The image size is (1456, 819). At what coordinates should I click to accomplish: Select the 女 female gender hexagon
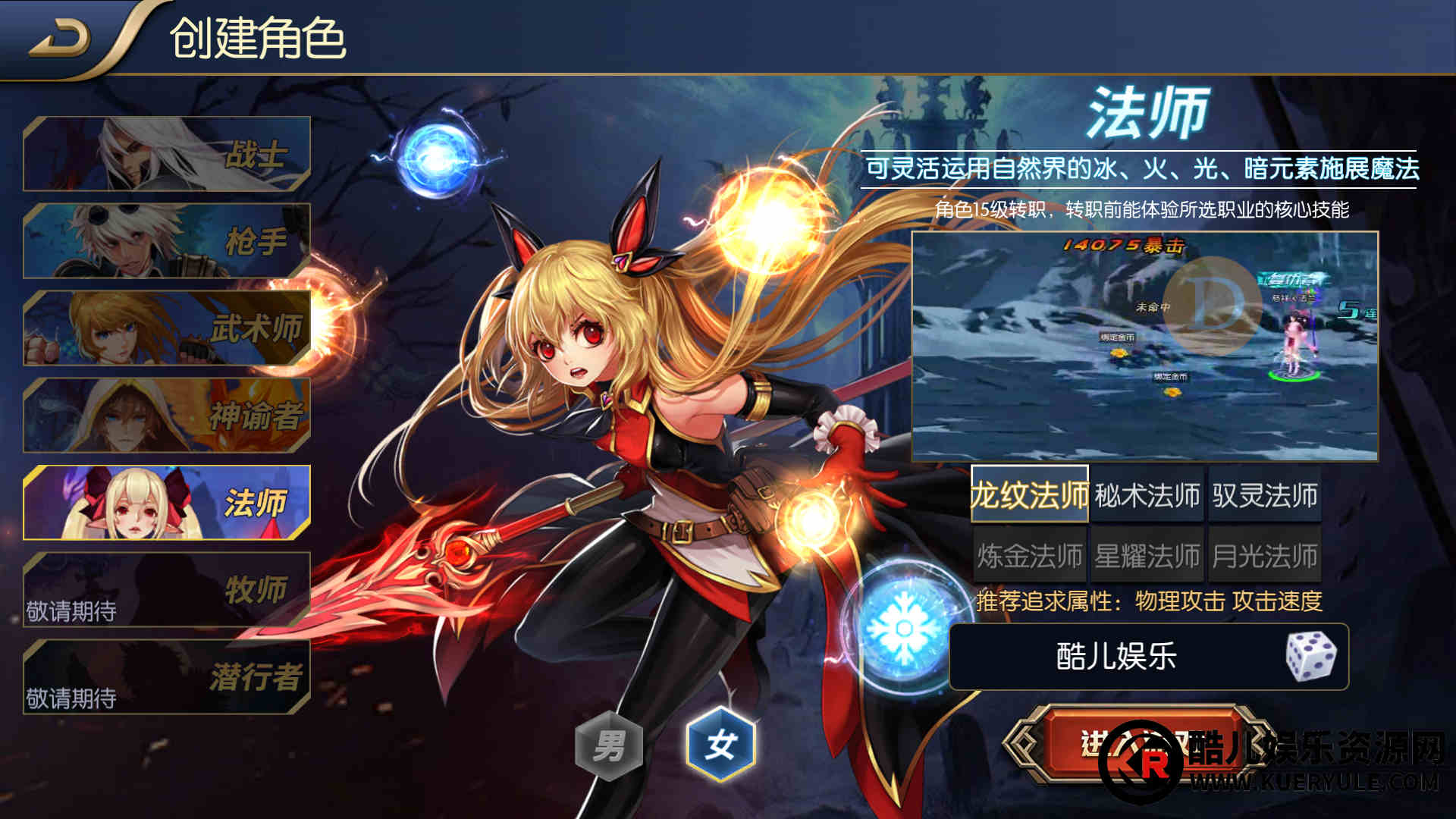pyautogui.click(x=720, y=744)
